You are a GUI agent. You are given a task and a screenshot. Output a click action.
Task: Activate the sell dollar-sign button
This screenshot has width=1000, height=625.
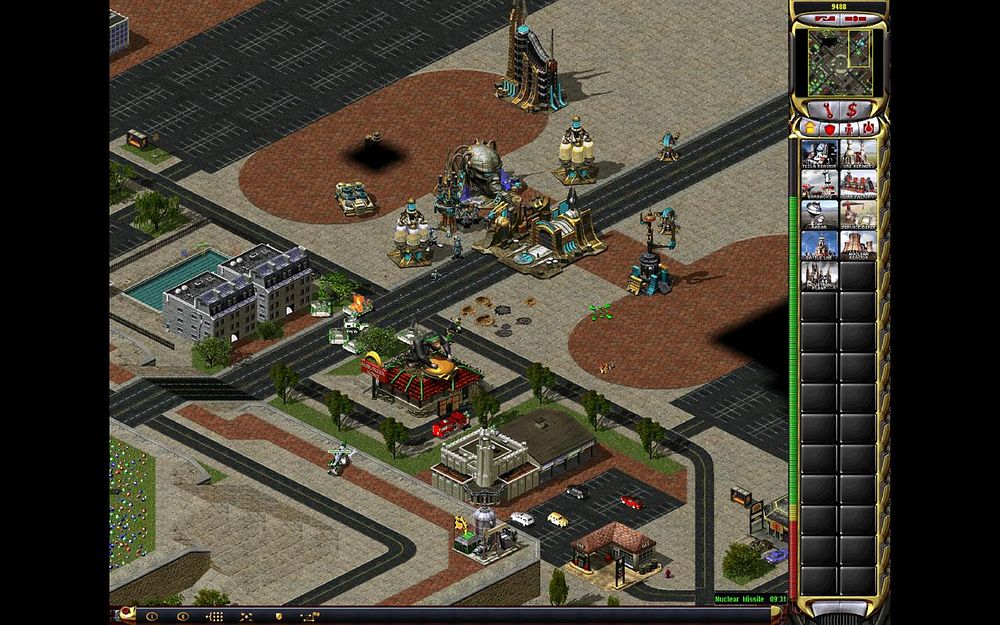[x=851, y=108]
